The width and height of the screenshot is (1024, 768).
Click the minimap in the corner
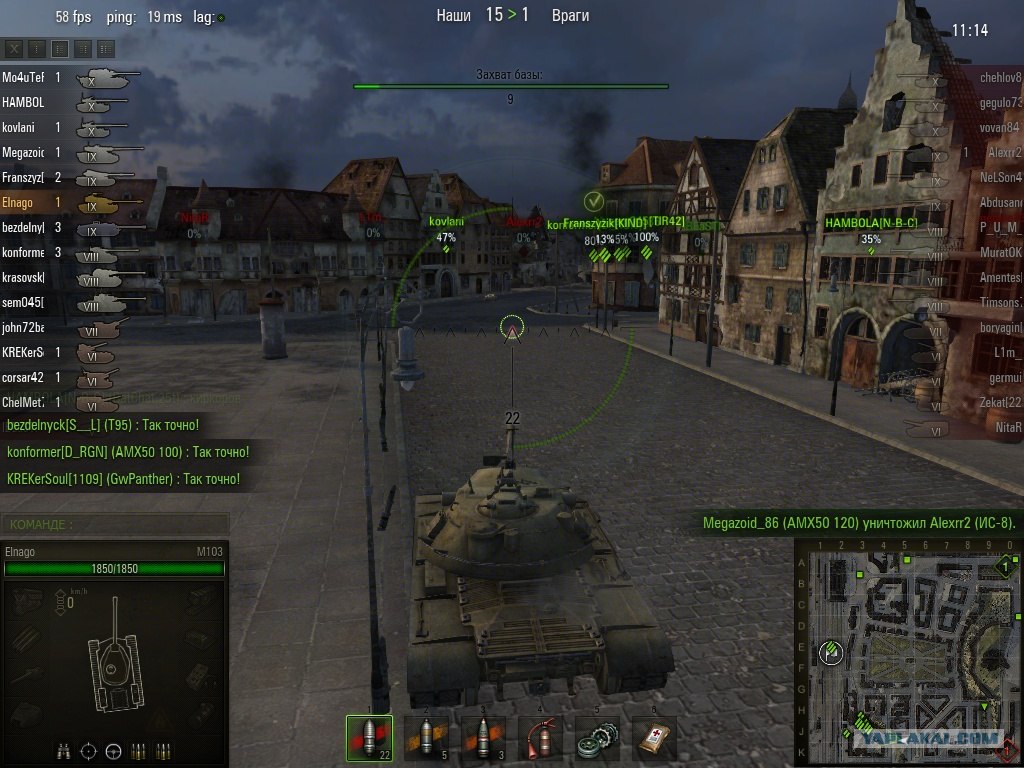pos(906,648)
